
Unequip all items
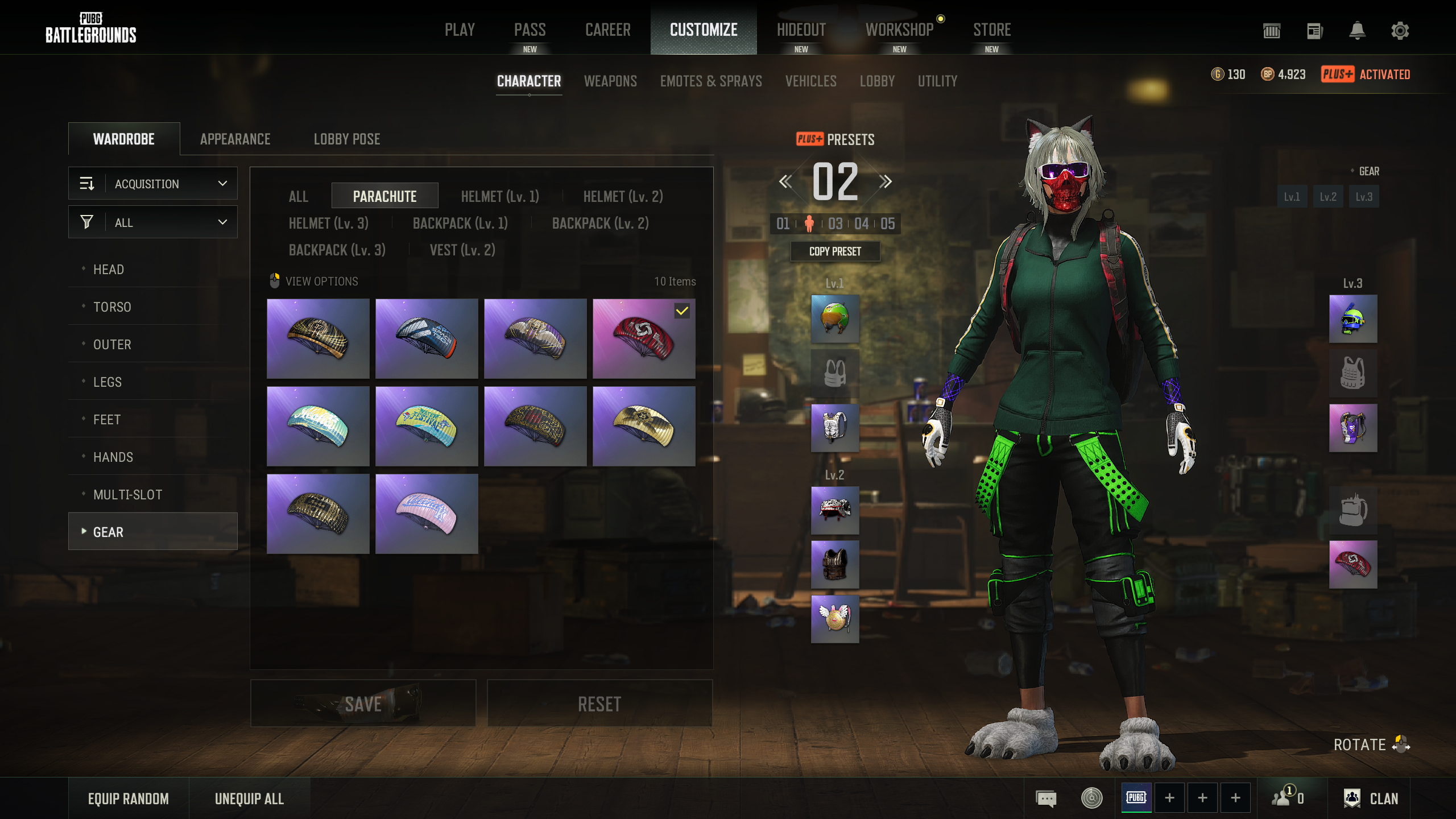tap(249, 799)
